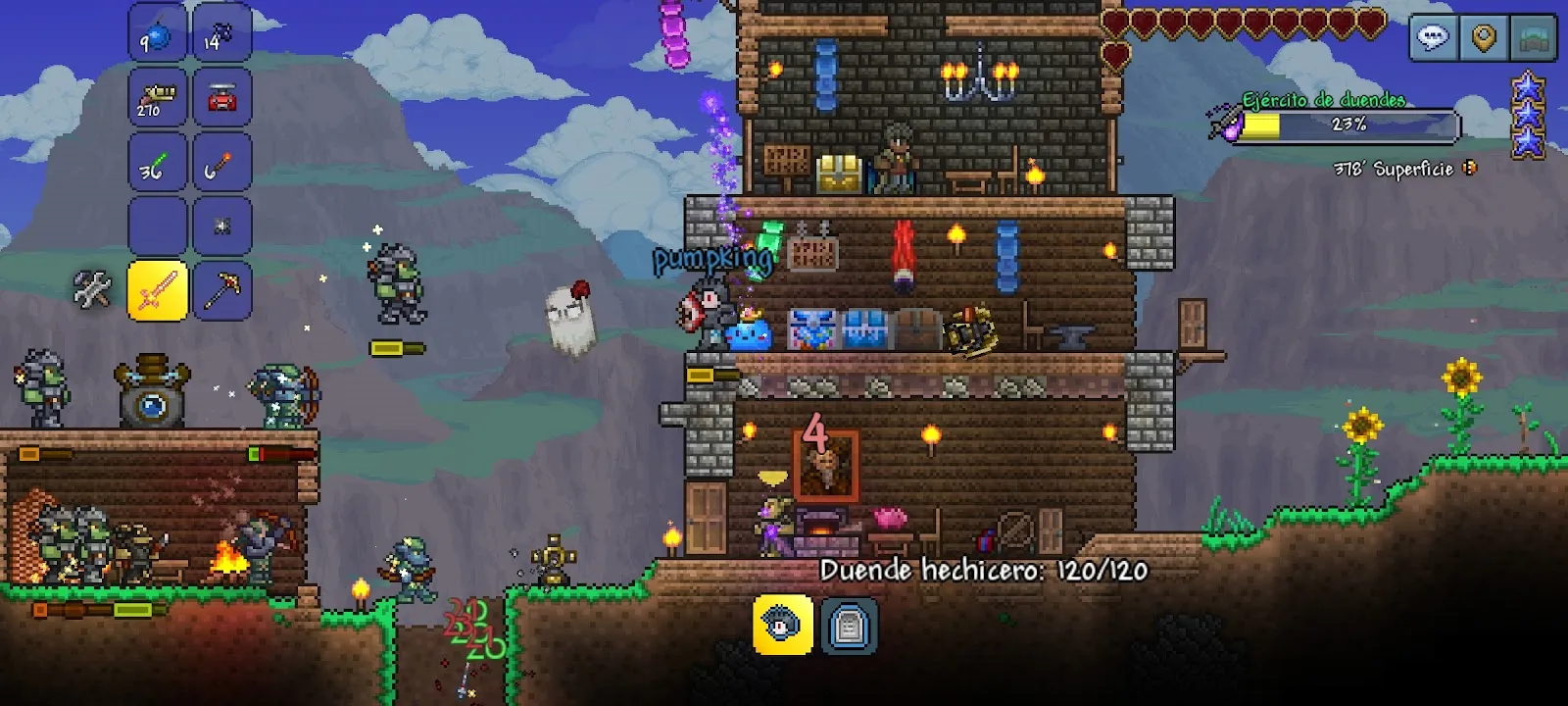
Task: Equip the gun with 270 ammo
Action: (x=158, y=98)
